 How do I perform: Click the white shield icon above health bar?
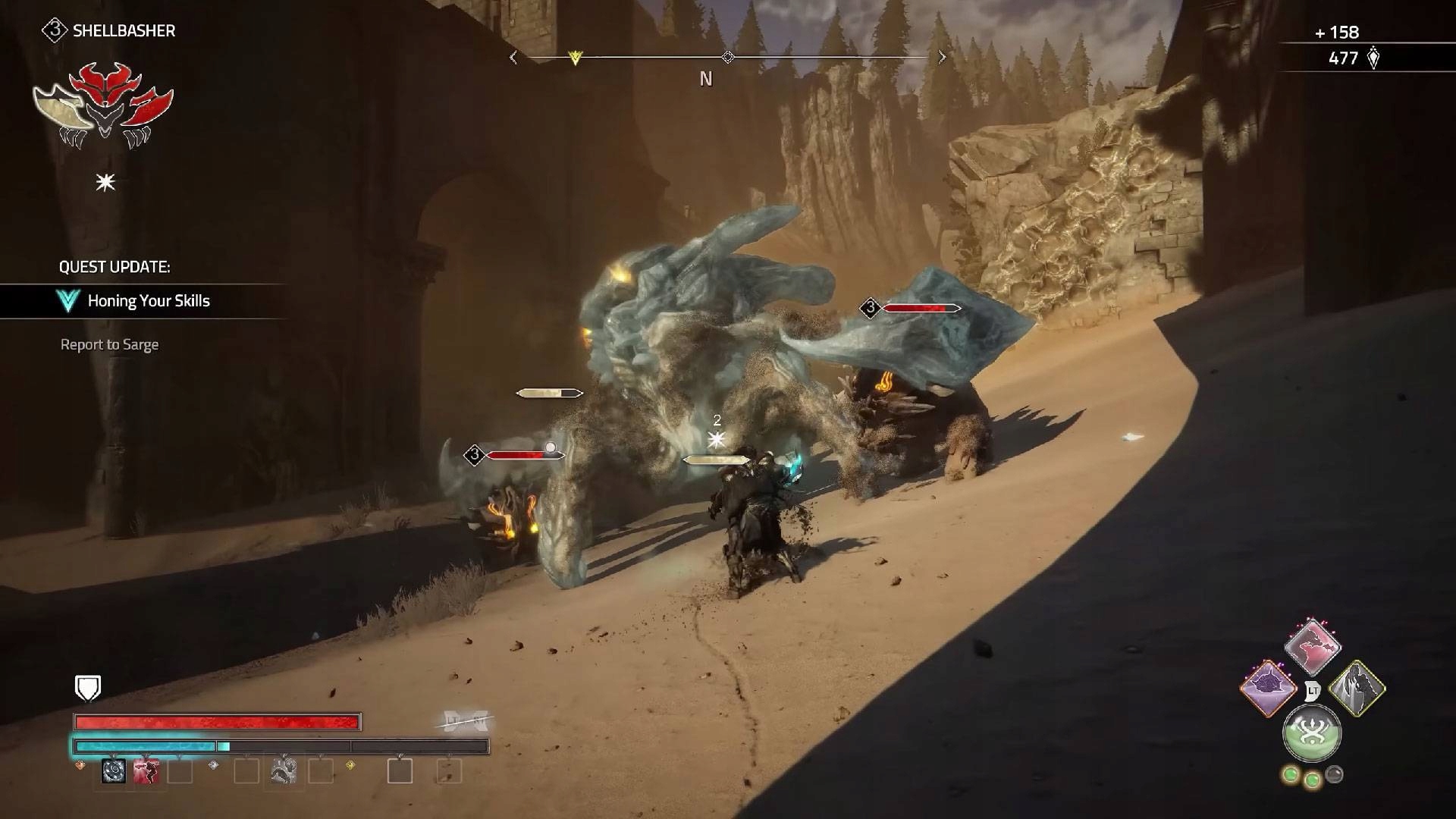[x=89, y=688]
